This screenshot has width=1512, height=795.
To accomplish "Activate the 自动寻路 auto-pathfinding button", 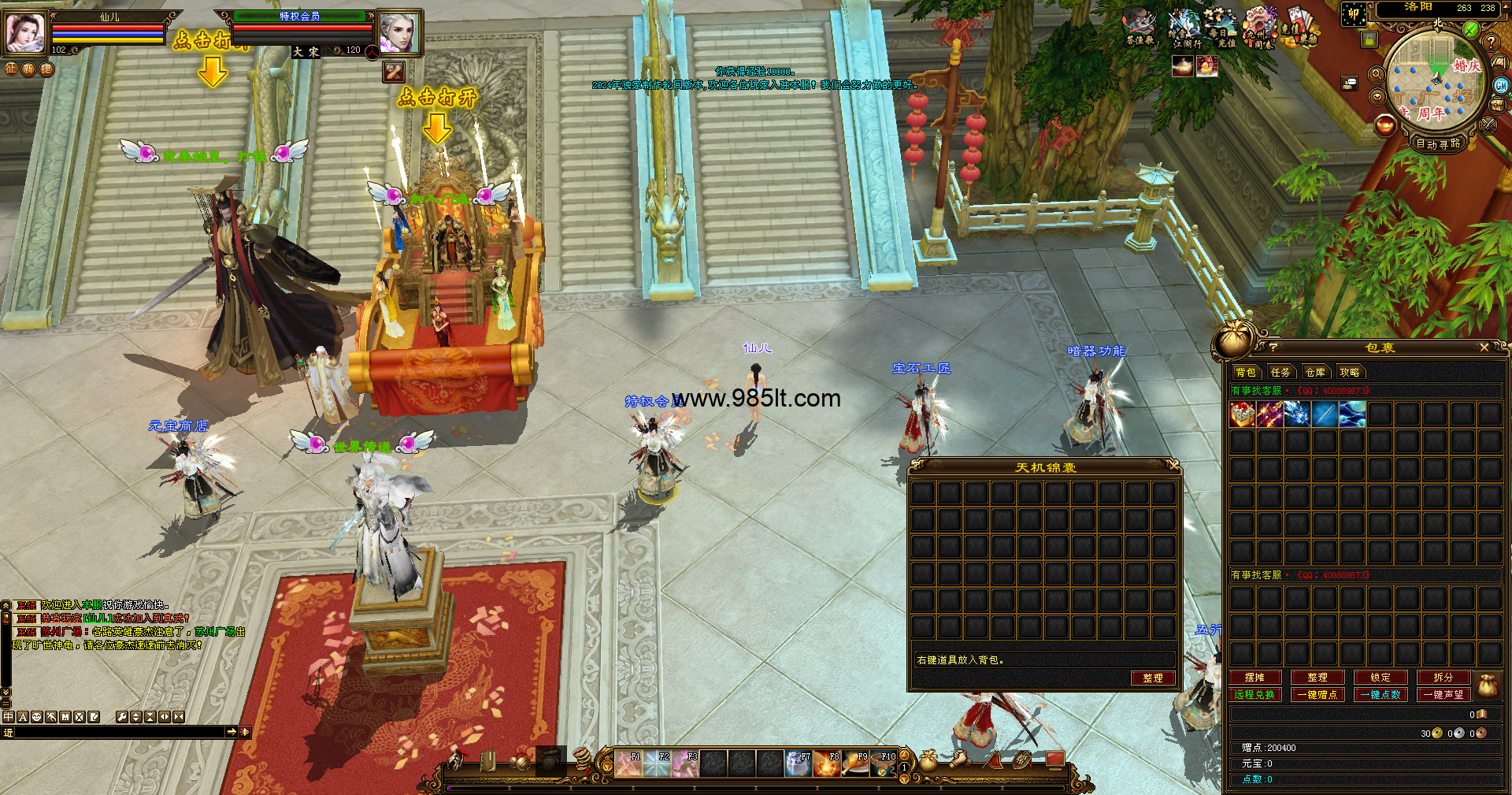I will click(x=1438, y=143).
